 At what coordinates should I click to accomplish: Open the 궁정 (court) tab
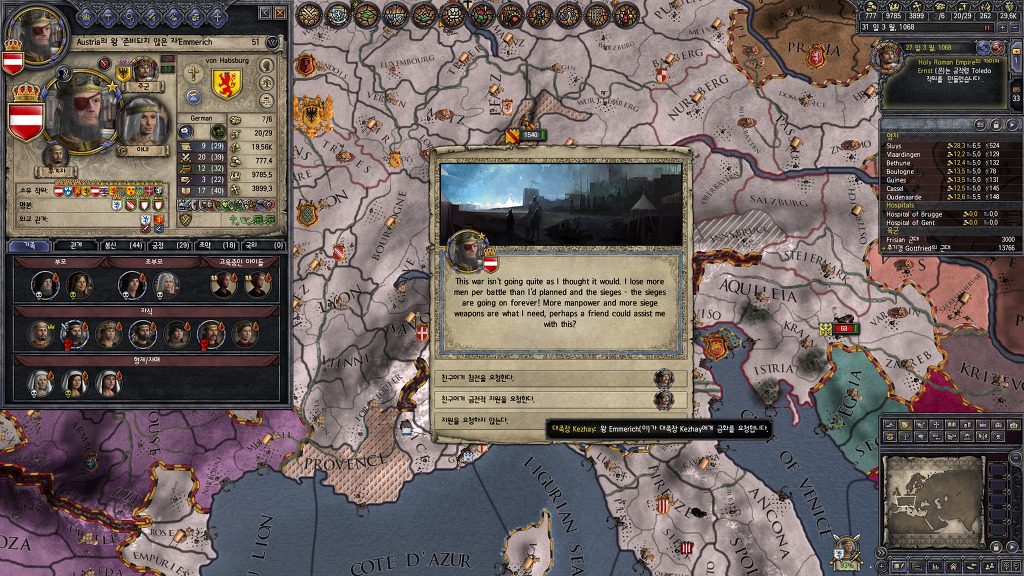pyautogui.click(x=164, y=245)
